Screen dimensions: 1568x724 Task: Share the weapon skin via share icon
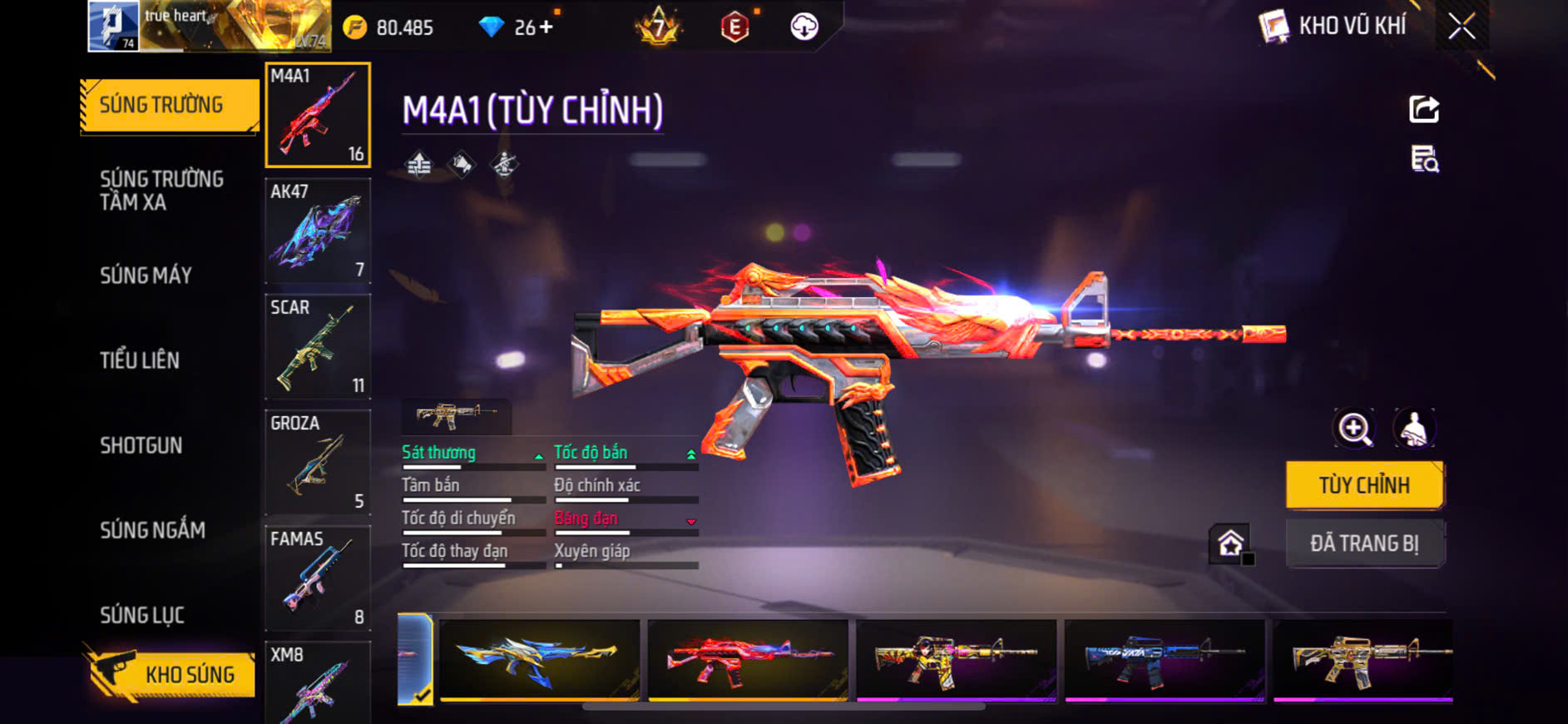coord(1424,109)
